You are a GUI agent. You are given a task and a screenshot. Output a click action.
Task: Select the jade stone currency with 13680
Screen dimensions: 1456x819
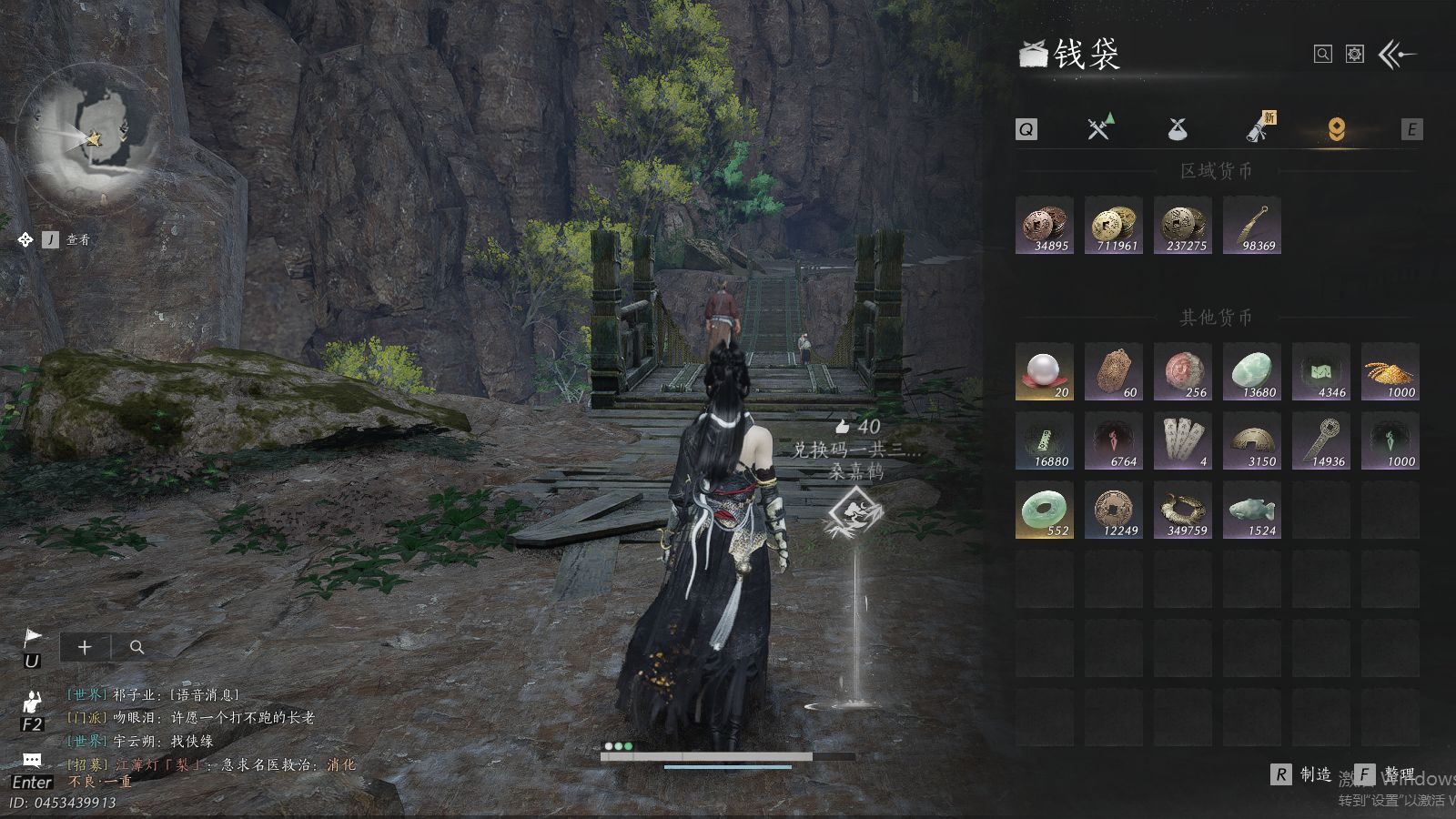(1252, 372)
